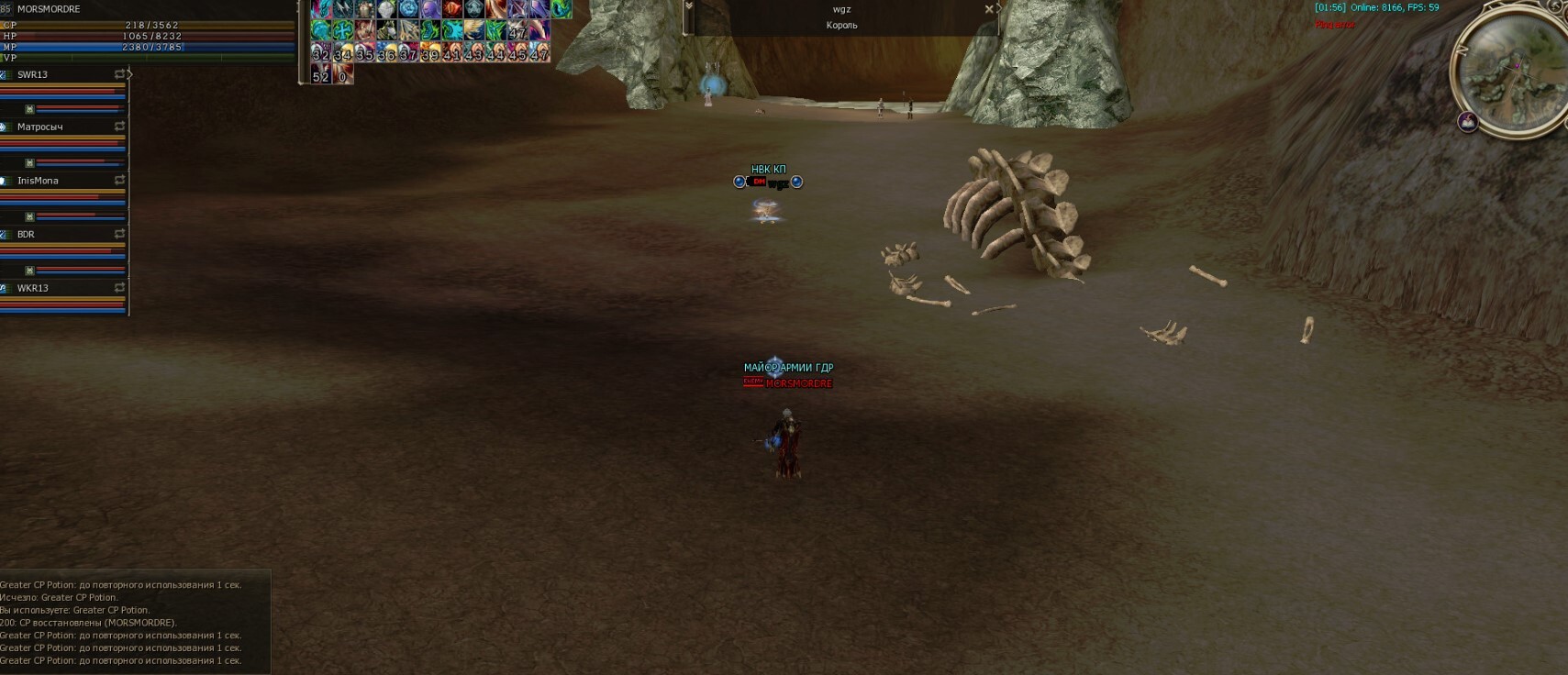The height and width of the screenshot is (675, 1568).
Task: Expand the wgz target window with chevron
Action: click(x=689, y=6)
